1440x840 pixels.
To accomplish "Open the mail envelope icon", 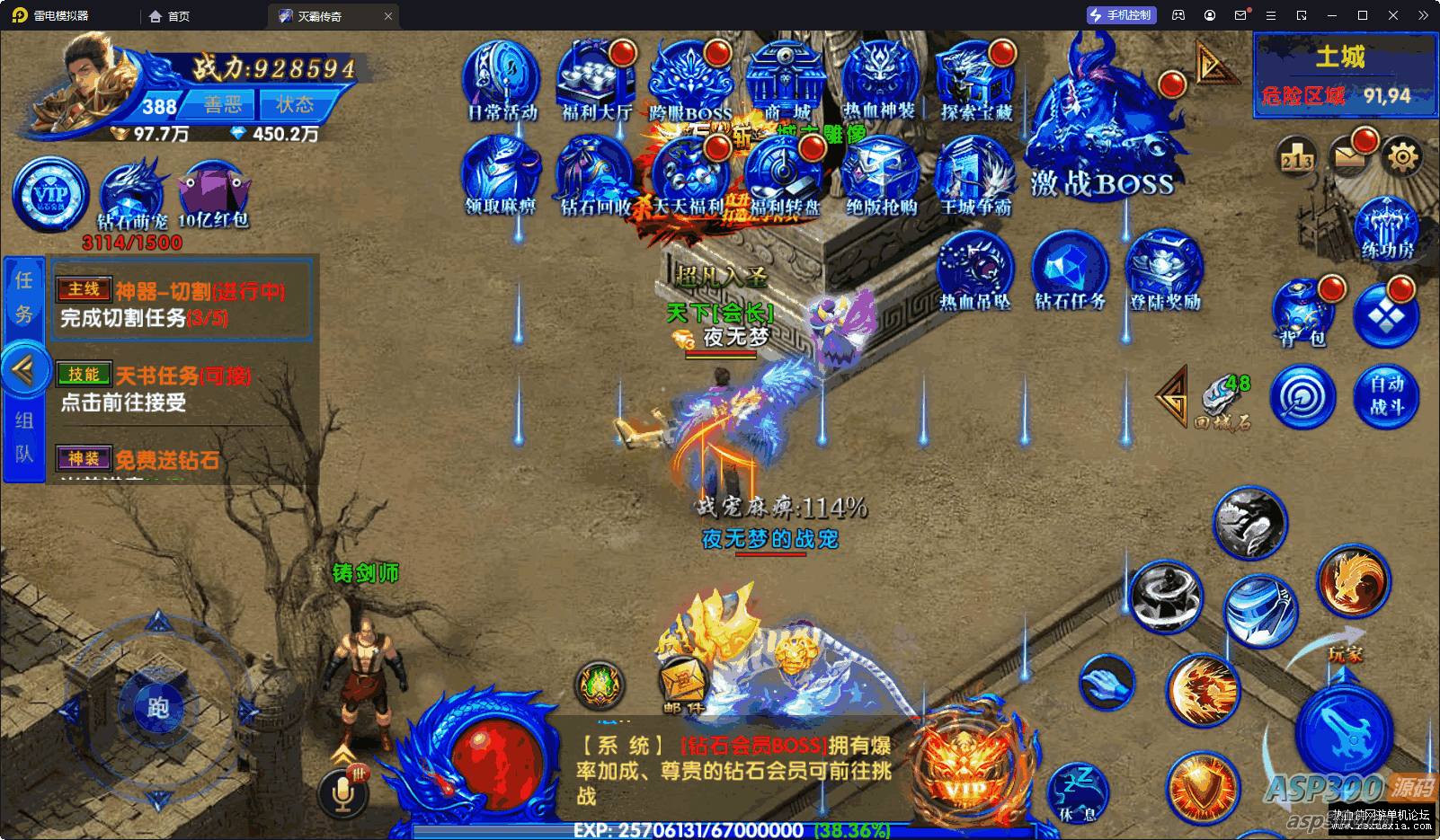I will pos(1349,158).
